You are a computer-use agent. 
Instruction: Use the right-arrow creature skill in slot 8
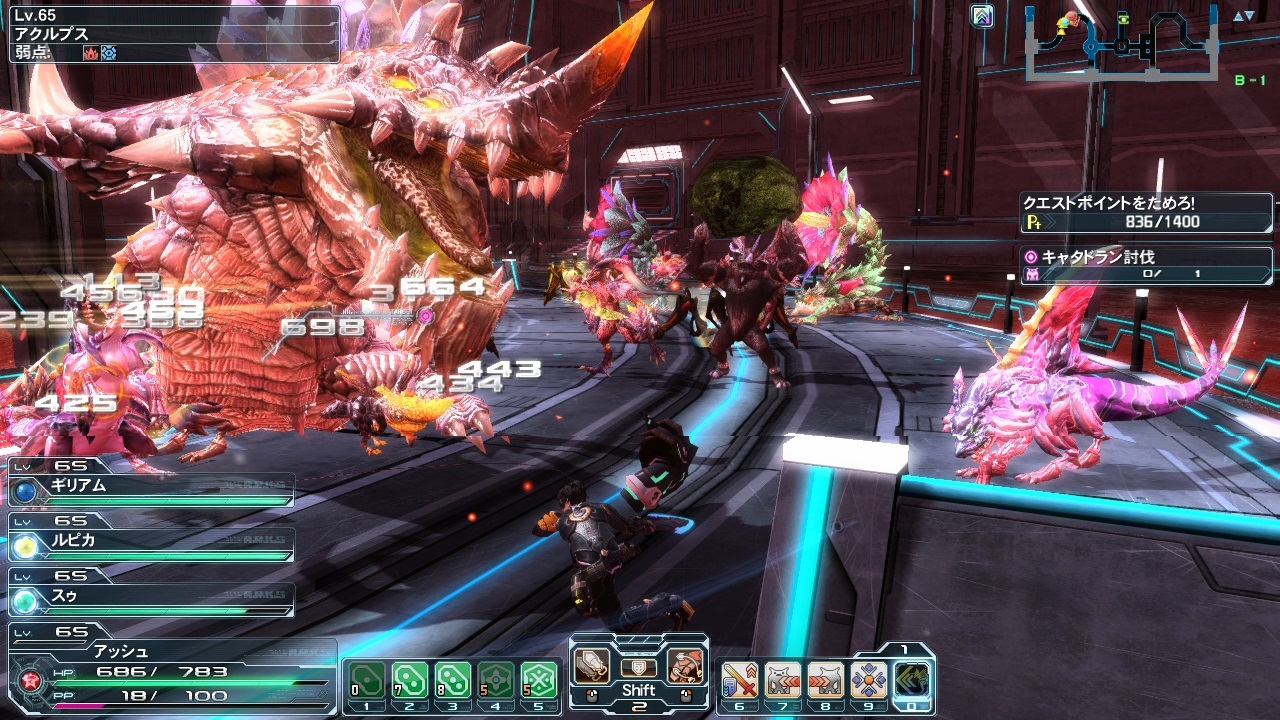(825, 680)
